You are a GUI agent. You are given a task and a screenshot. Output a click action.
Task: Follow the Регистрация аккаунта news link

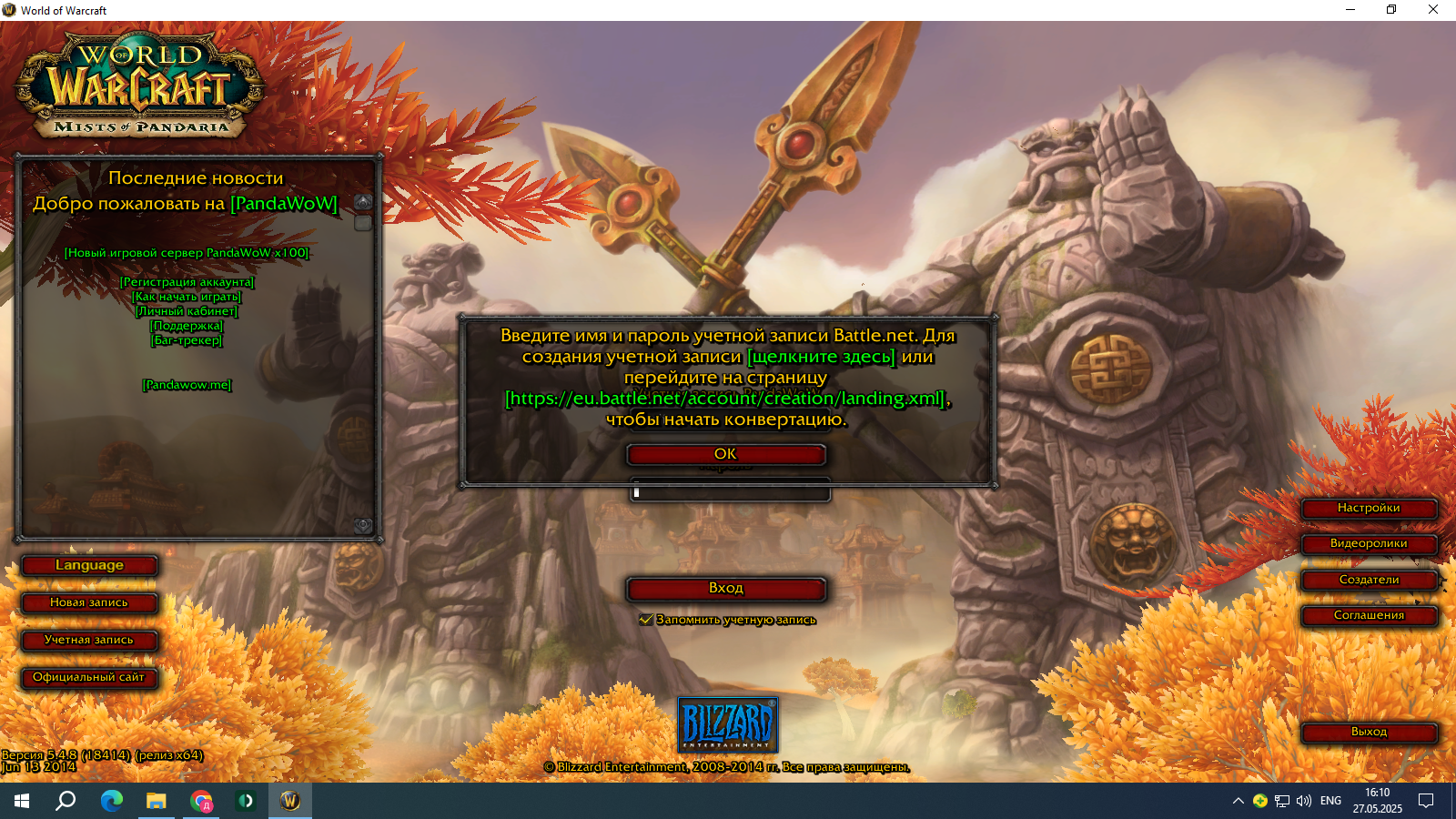pos(187,282)
